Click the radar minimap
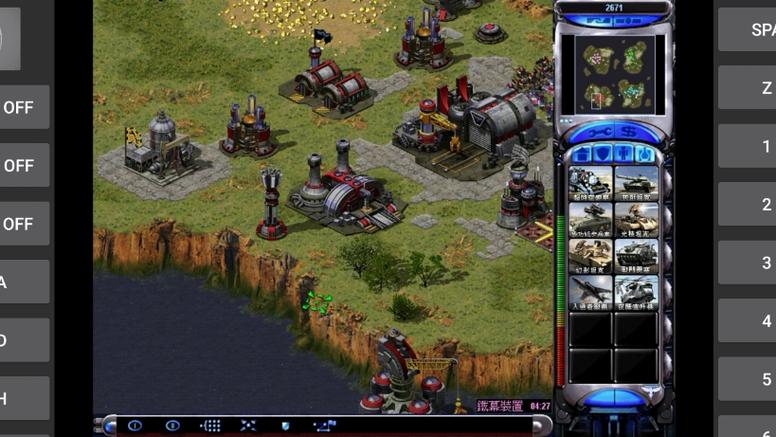Screen dimensions: 776x437 (613, 74)
